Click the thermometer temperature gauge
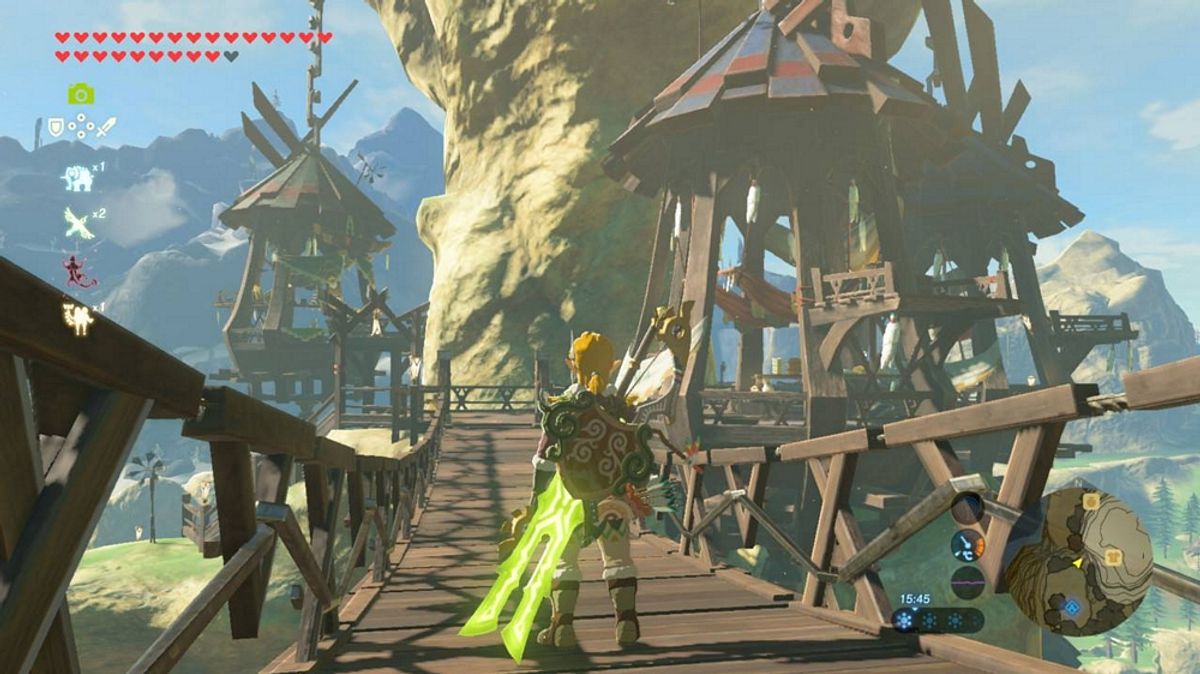Screen dimensions: 1200x674 point(967,546)
